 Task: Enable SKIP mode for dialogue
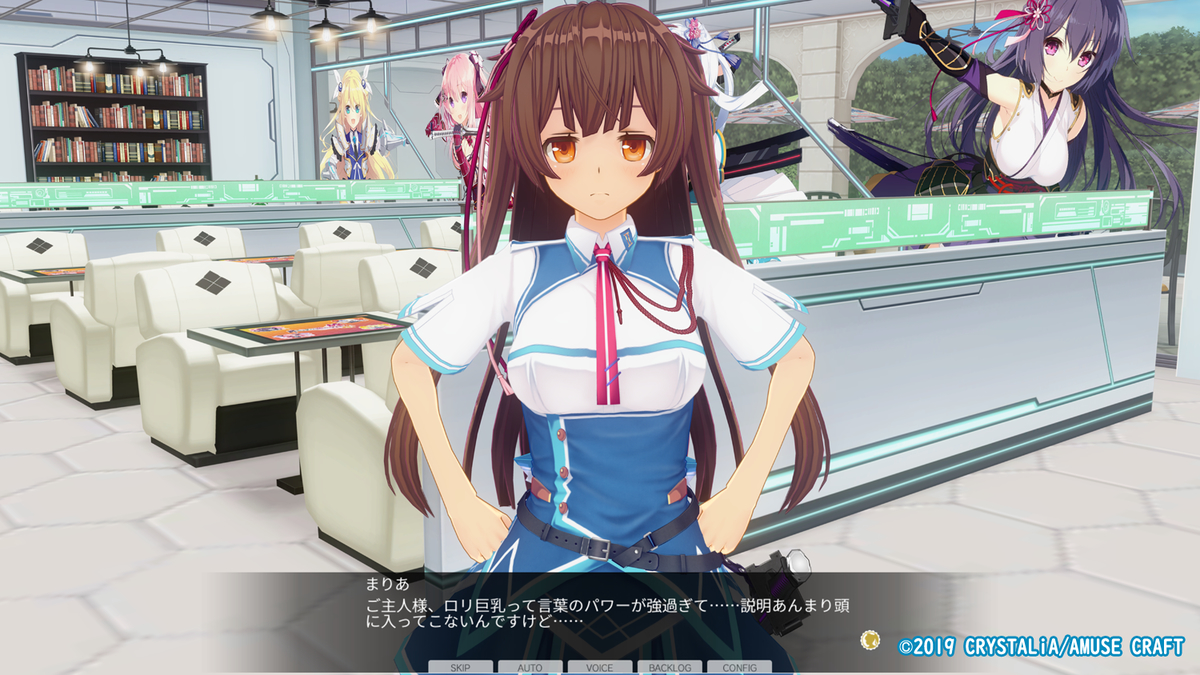point(460,667)
